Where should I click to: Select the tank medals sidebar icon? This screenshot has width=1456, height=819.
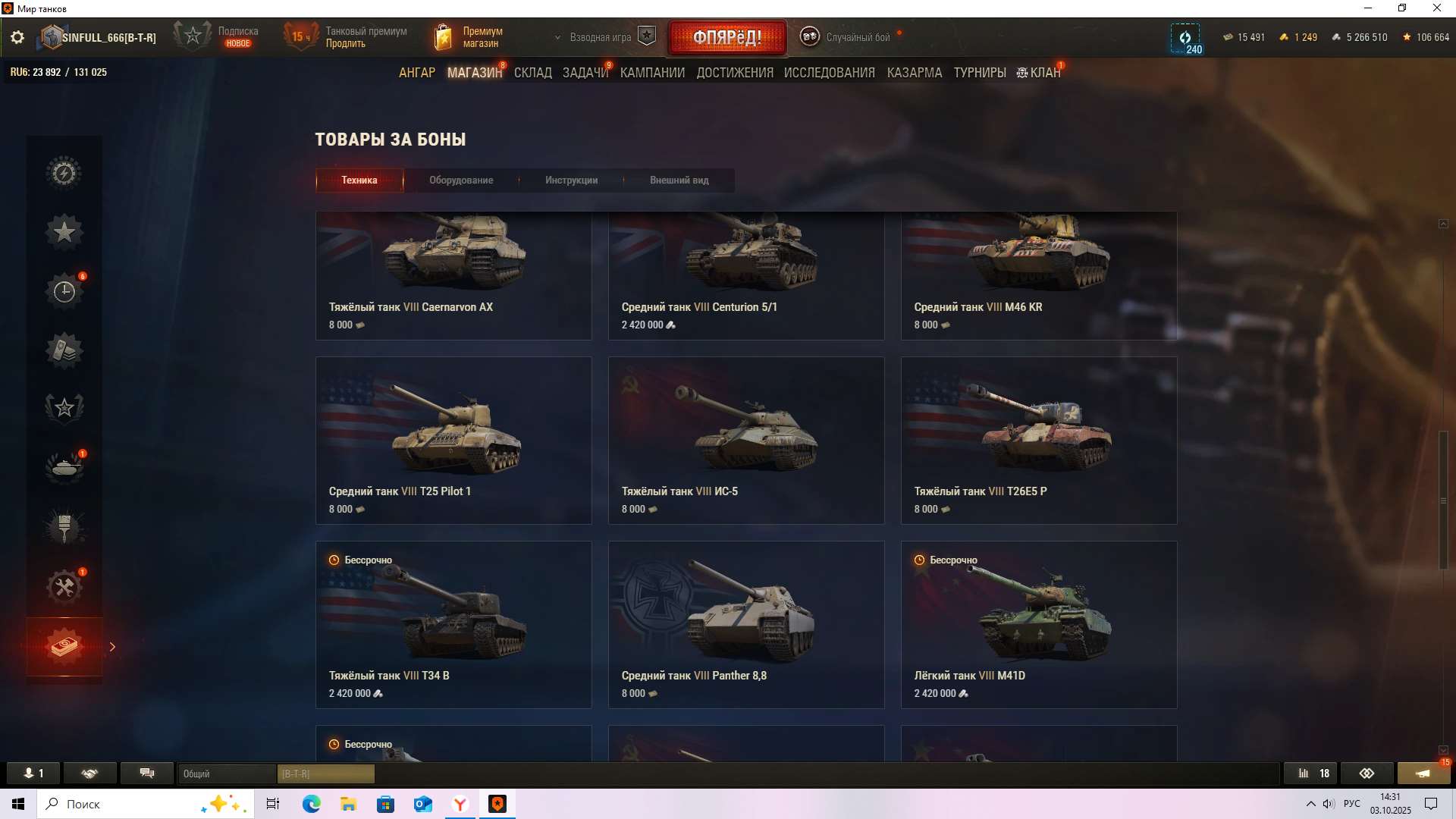64,467
